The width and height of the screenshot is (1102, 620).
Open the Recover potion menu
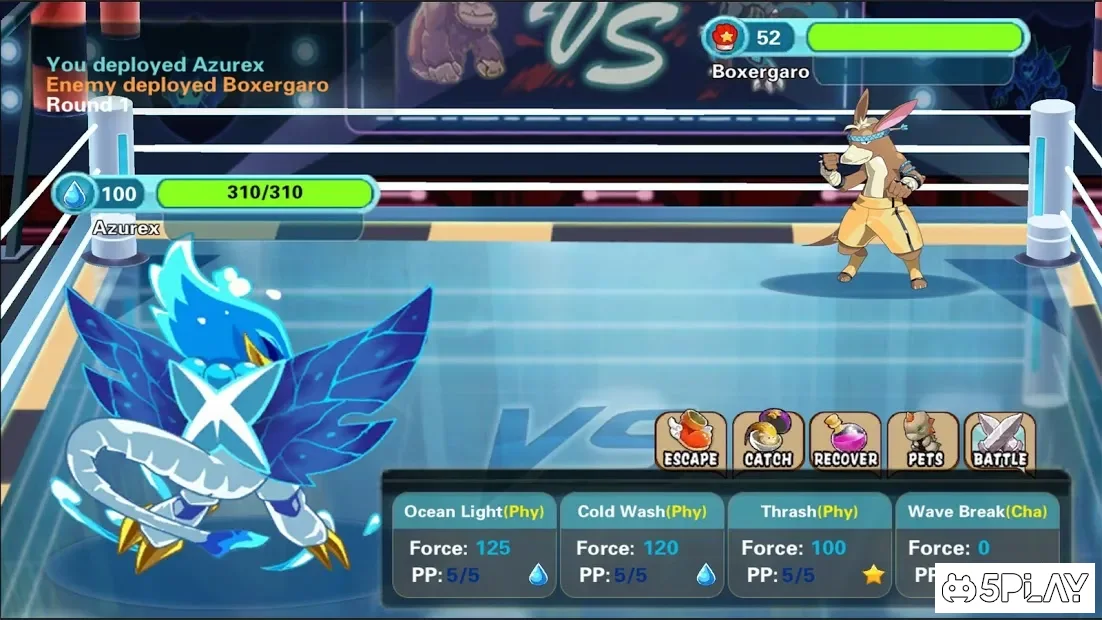[x=845, y=441]
